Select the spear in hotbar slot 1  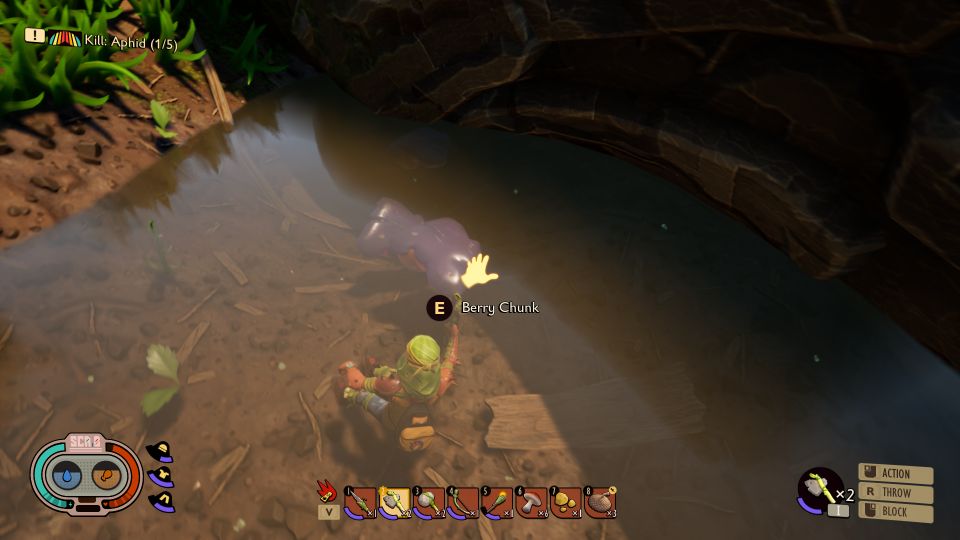click(x=360, y=501)
